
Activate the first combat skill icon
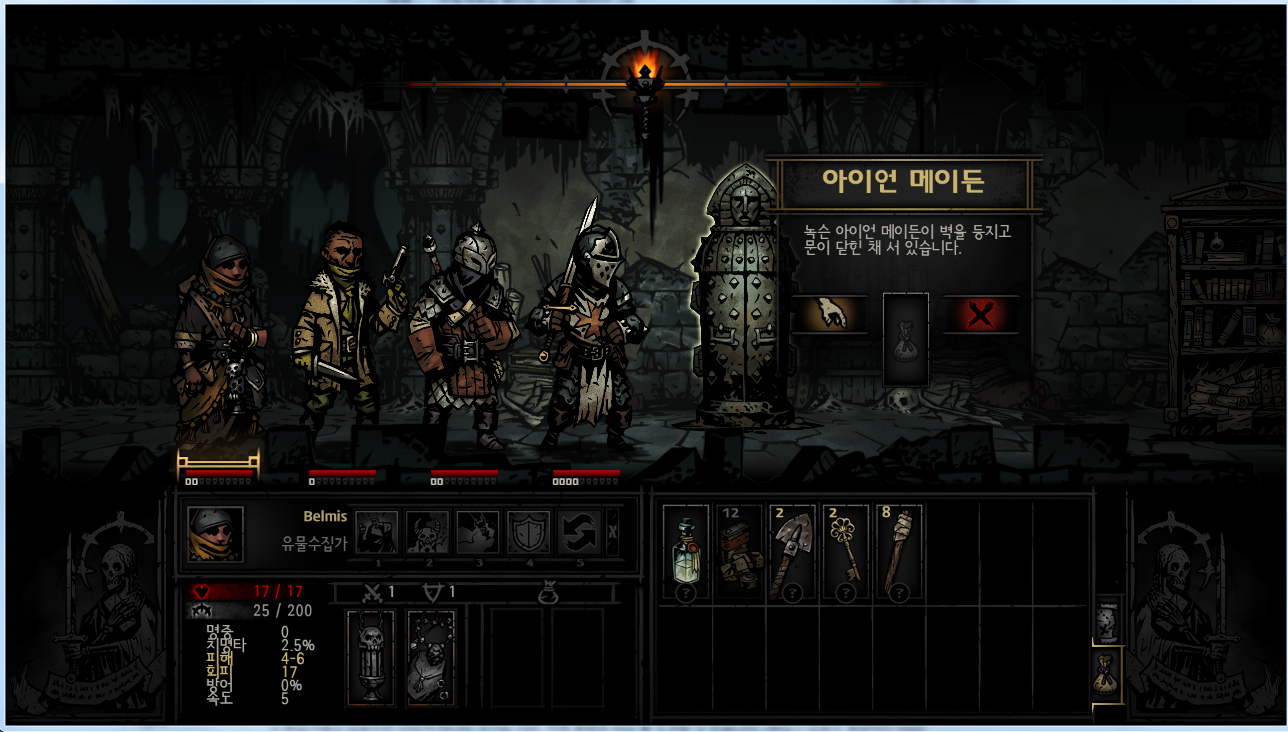(377, 532)
